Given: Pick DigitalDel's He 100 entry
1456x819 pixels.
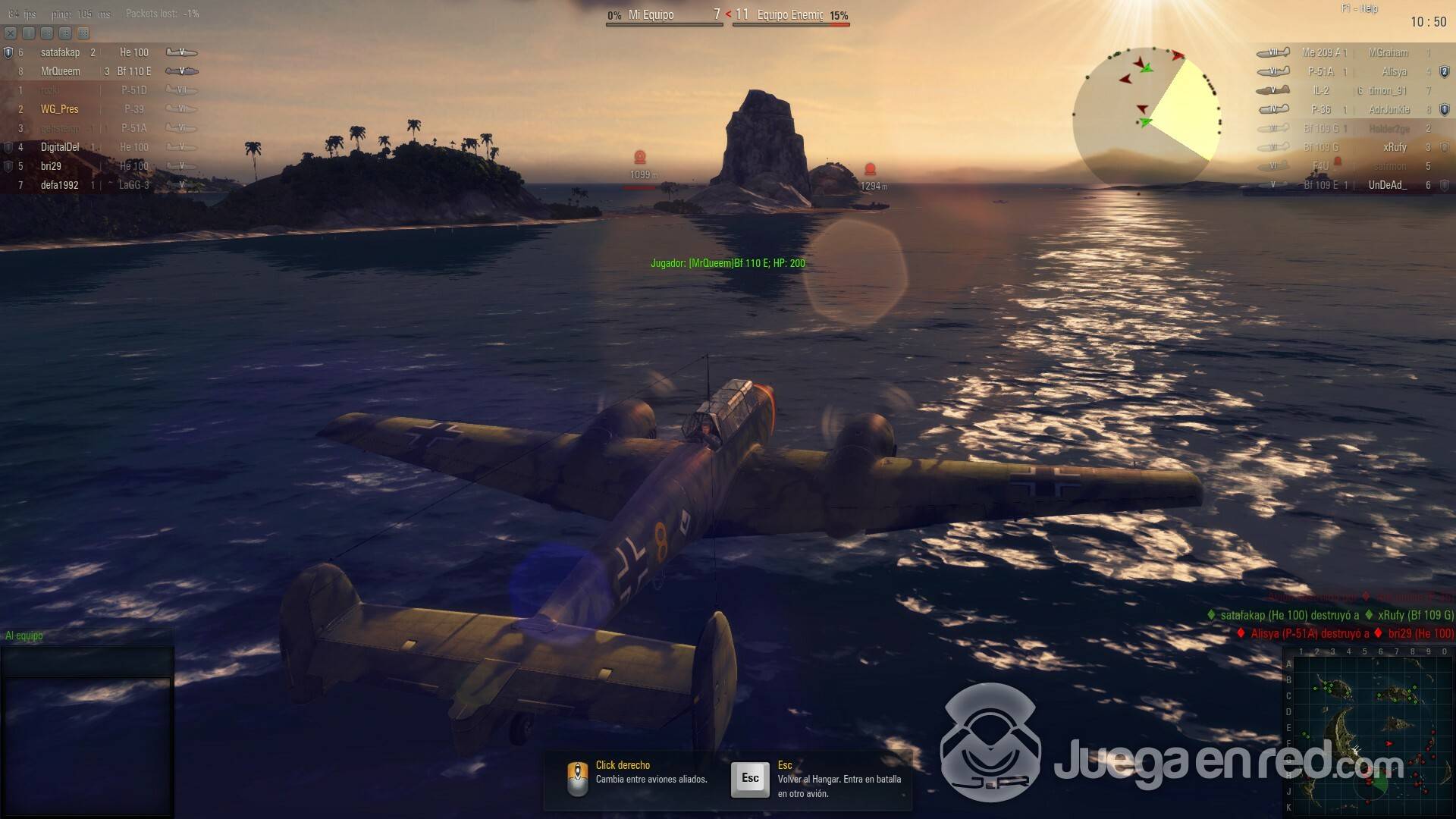Looking at the screenshot, I should tap(99, 147).
